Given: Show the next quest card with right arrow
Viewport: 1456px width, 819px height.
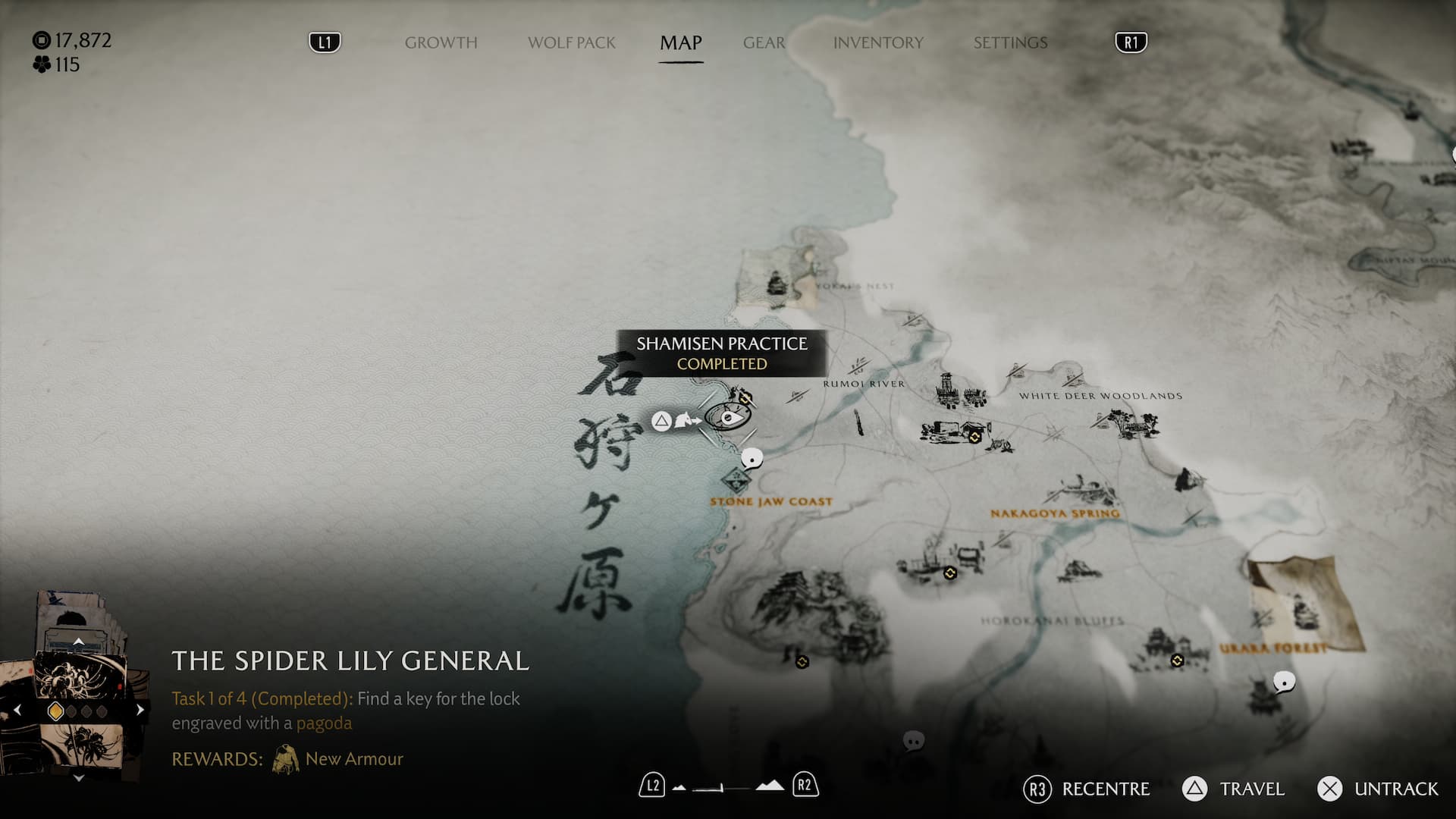Looking at the screenshot, I should pyautogui.click(x=140, y=711).
